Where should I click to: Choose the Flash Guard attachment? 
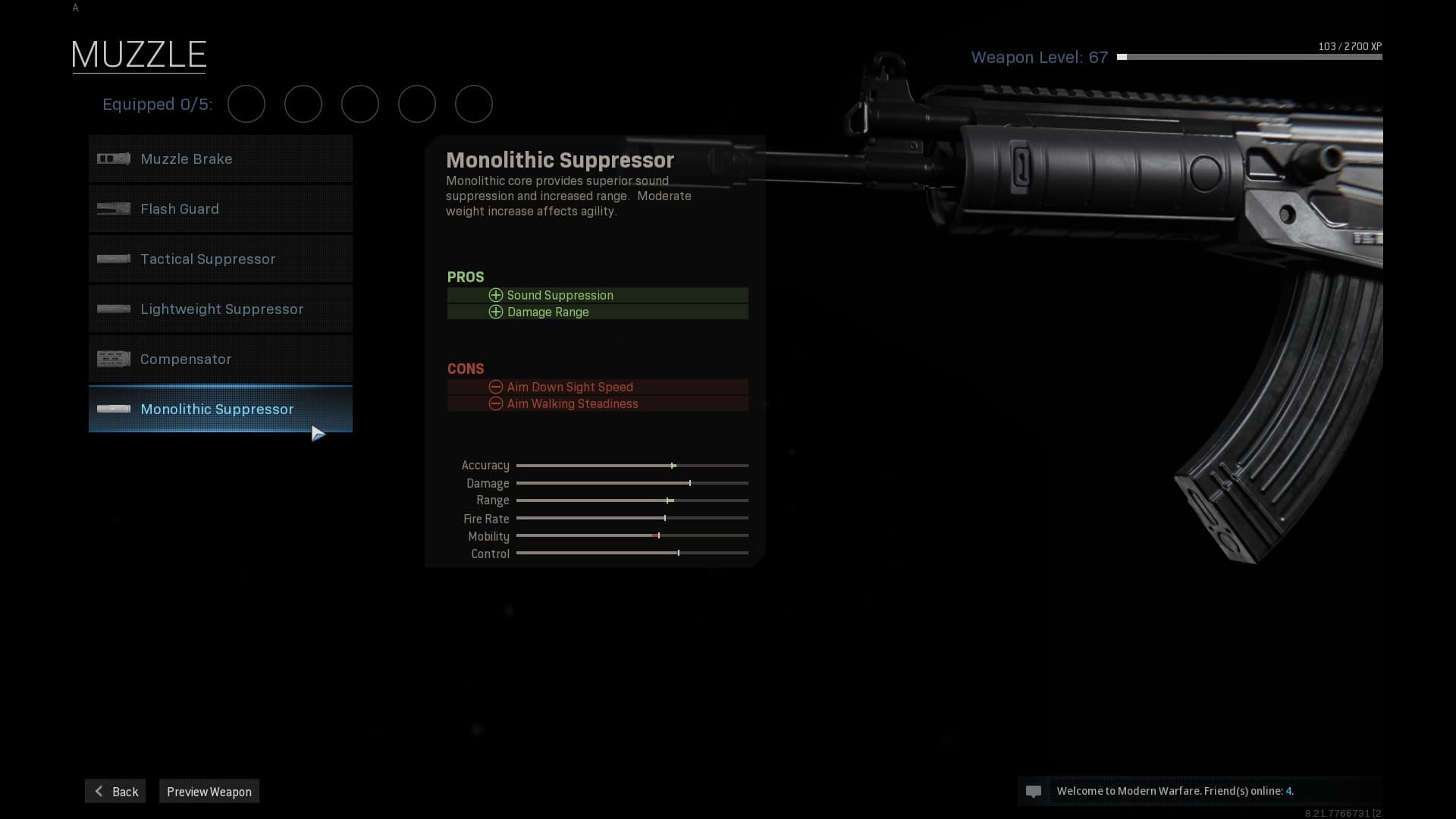coord(220,209)
